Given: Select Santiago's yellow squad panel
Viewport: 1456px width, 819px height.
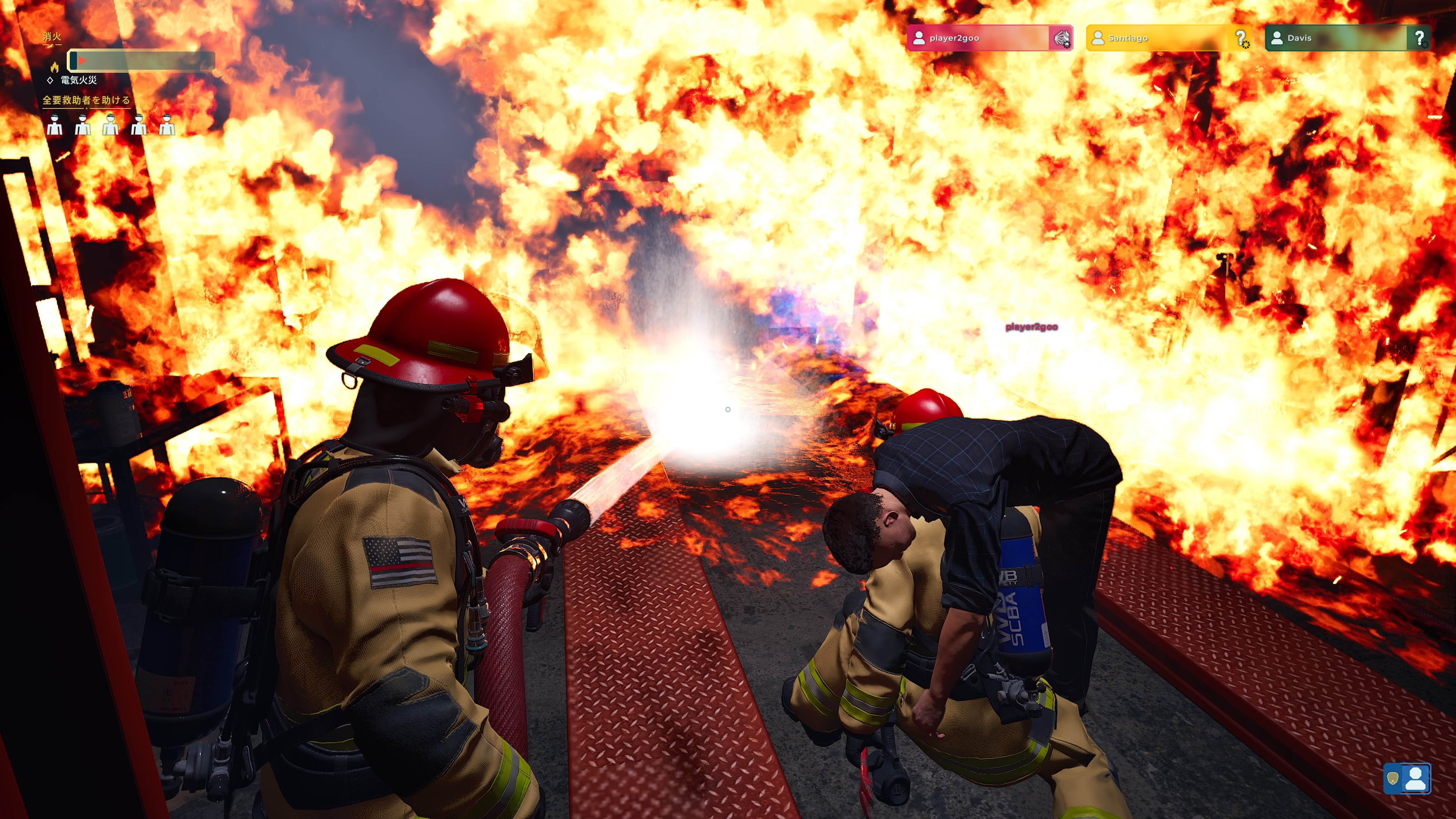Looking at the screenshot, I should (x=1159, y=38).
